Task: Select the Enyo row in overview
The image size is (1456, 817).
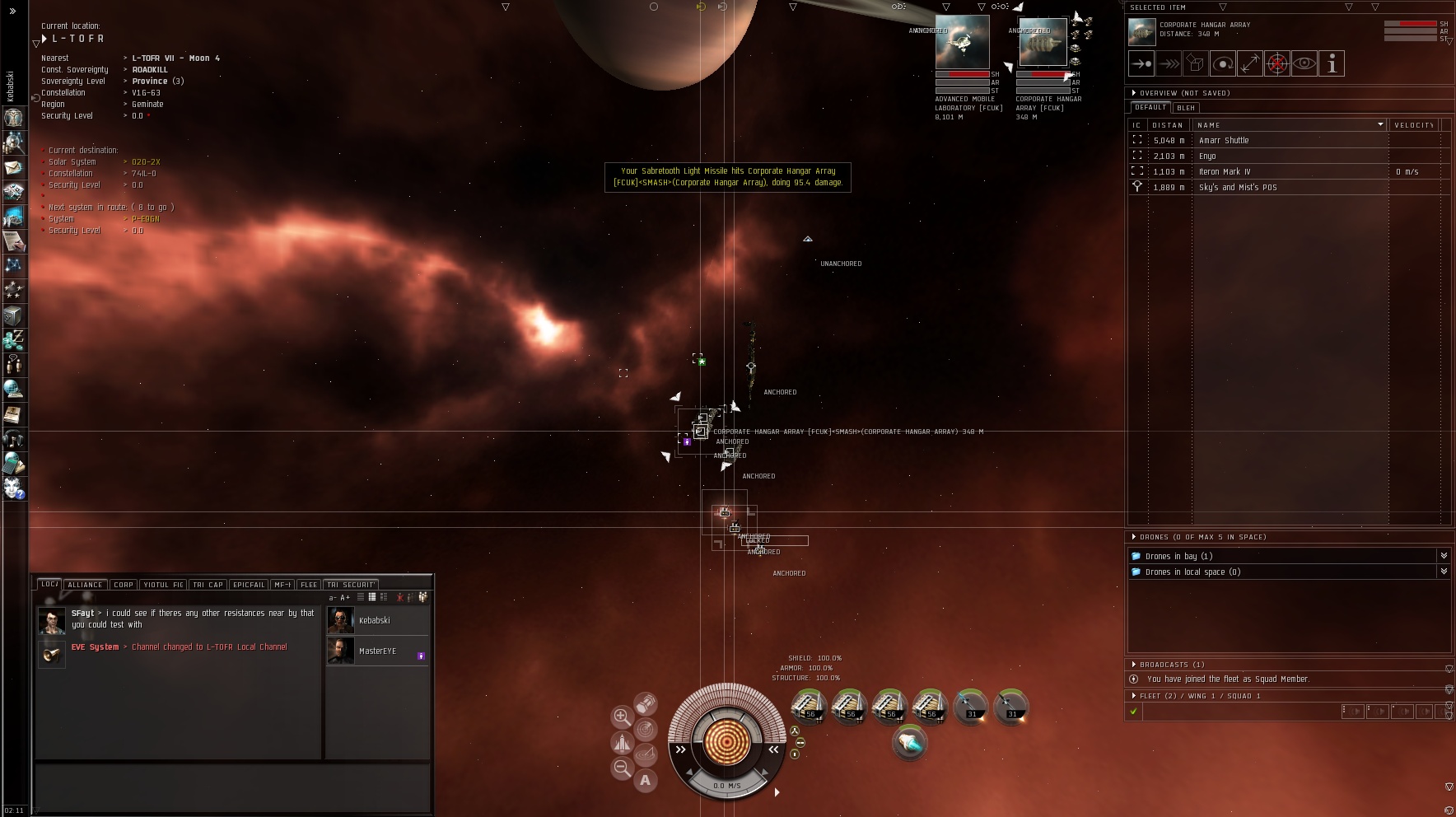Action: [x=1207, y=156]
